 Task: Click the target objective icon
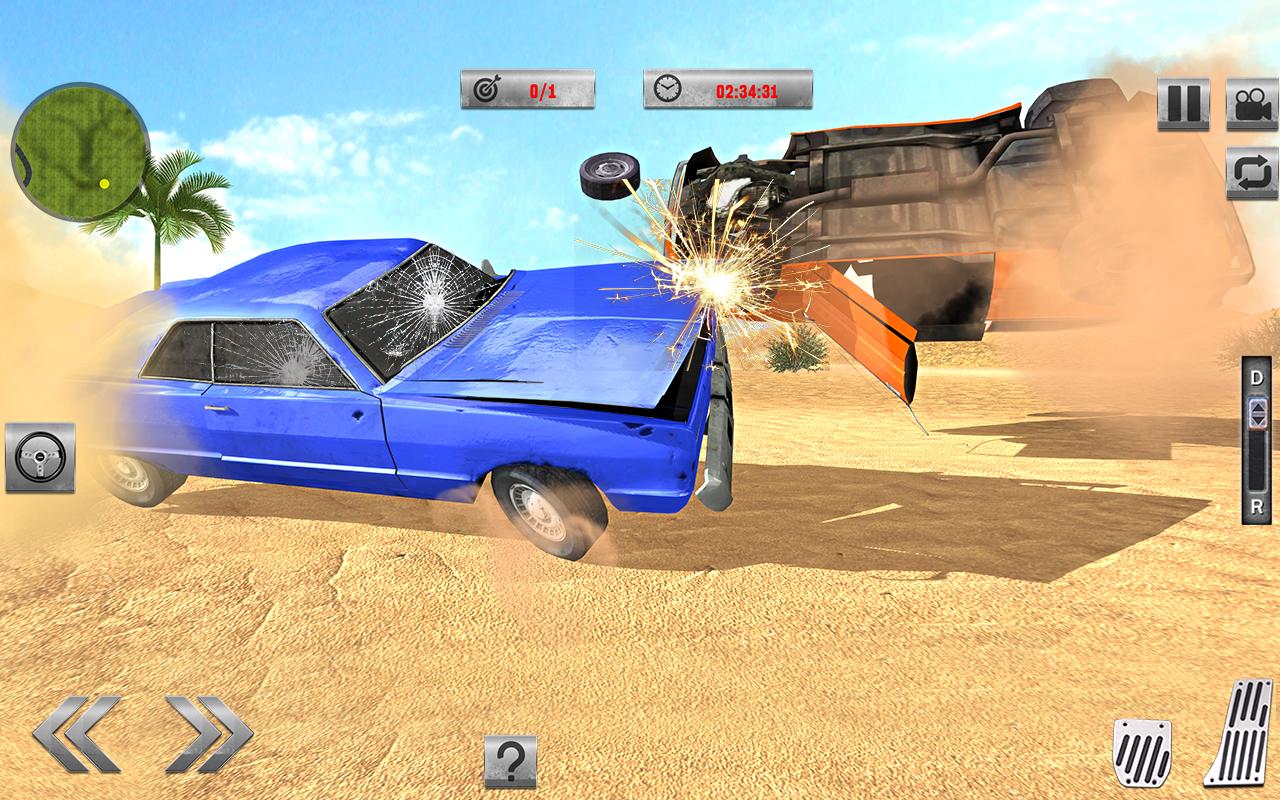(487, 88)
